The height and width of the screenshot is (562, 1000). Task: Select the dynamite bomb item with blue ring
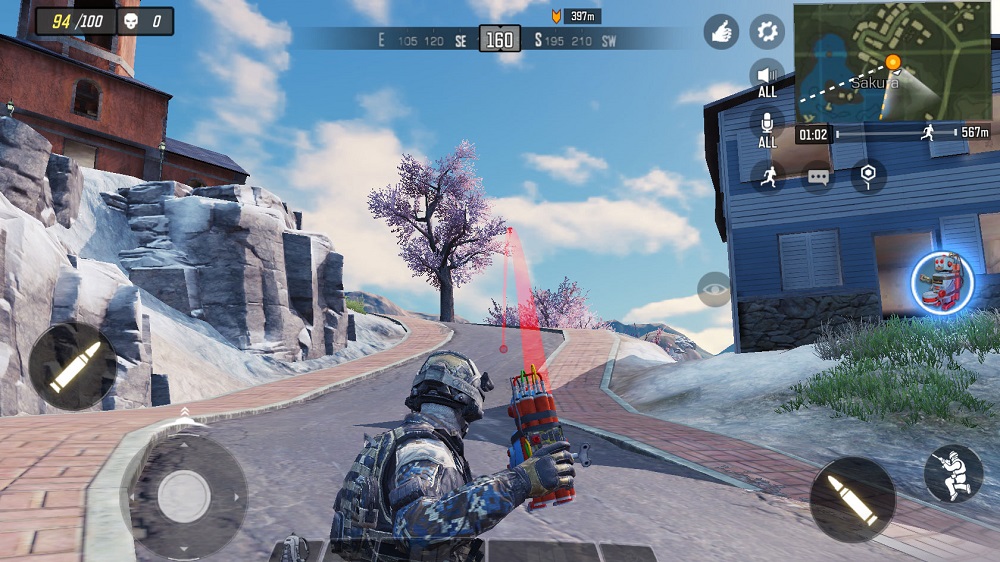(942, 282)
